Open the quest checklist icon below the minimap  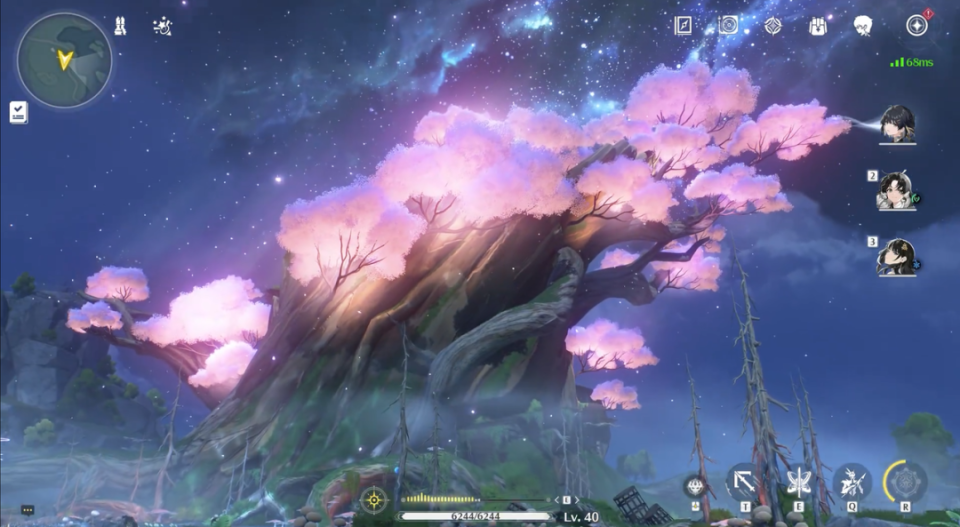point(19,112)
